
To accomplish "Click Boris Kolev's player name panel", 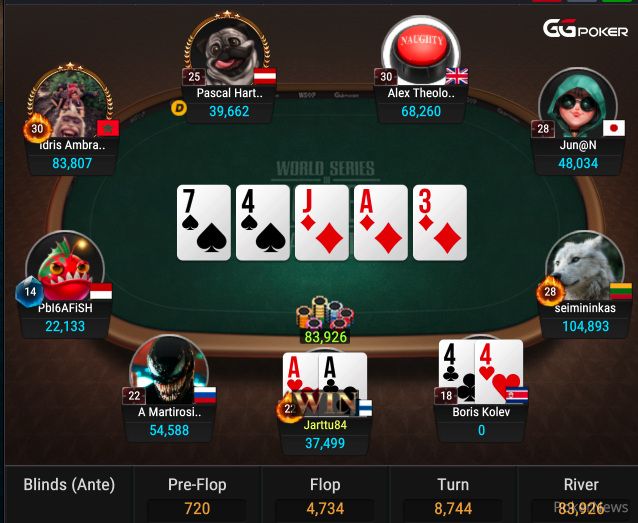I will [482, 420].
